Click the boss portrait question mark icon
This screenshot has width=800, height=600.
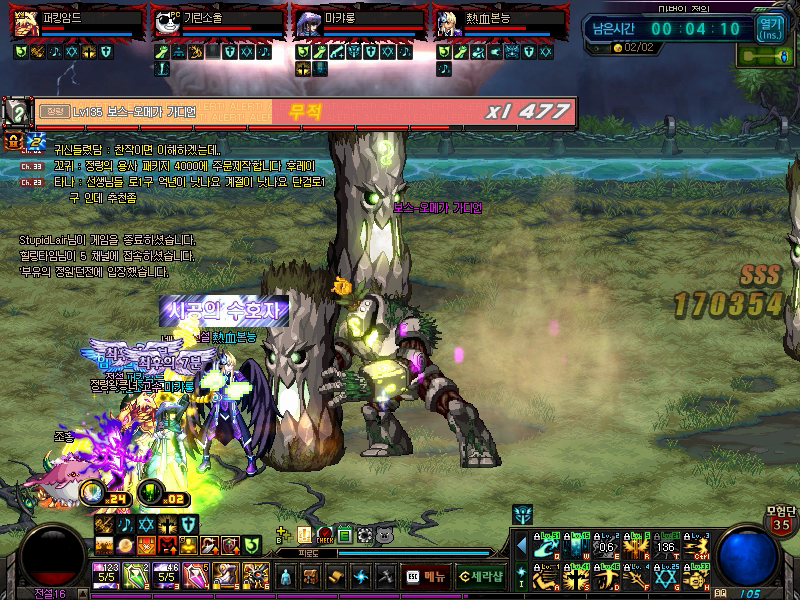(x=17, y=110)
